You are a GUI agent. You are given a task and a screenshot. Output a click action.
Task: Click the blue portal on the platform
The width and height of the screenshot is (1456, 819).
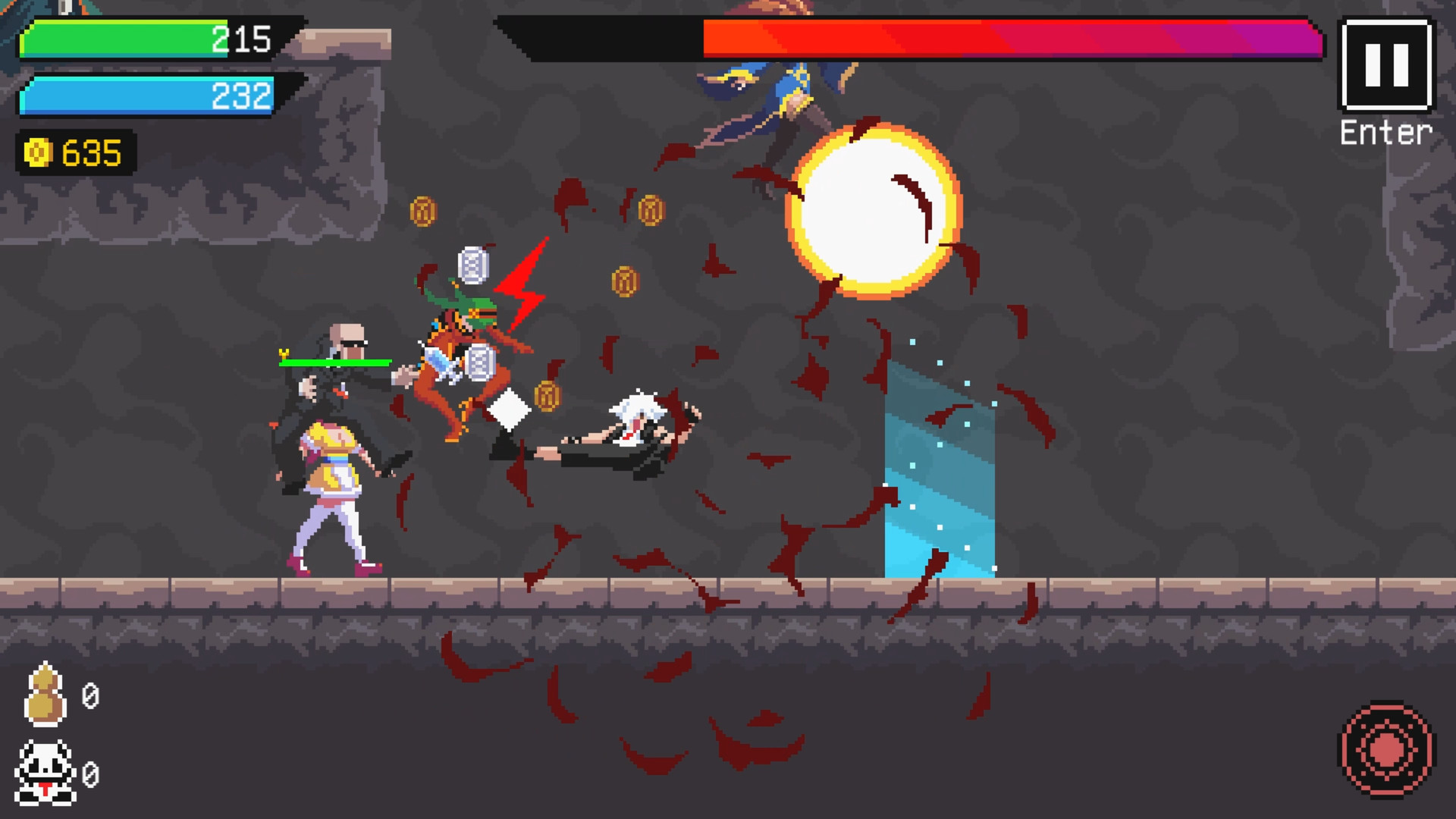[940, 470]
